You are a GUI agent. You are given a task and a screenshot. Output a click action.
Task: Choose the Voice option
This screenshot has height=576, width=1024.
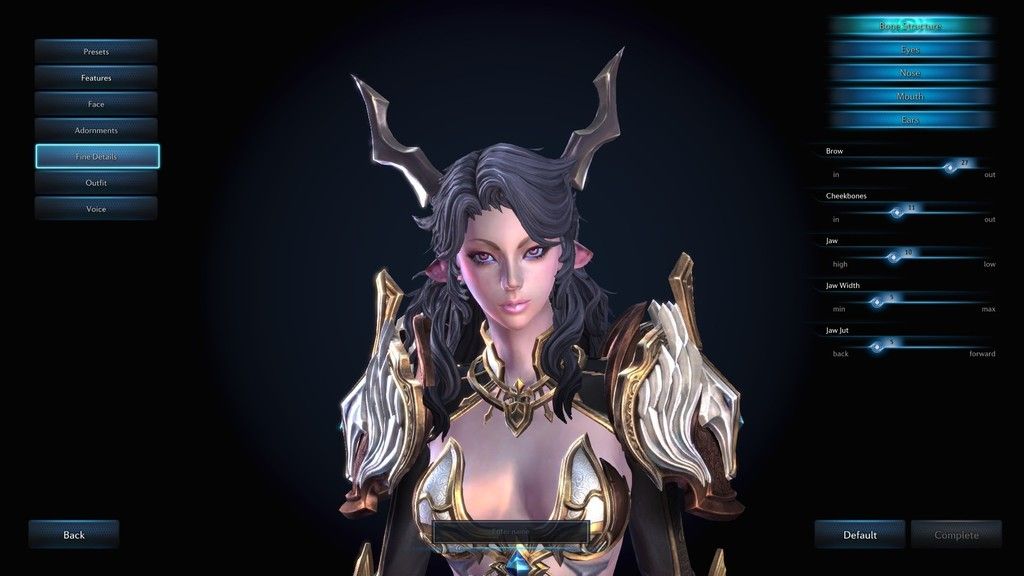96,209
